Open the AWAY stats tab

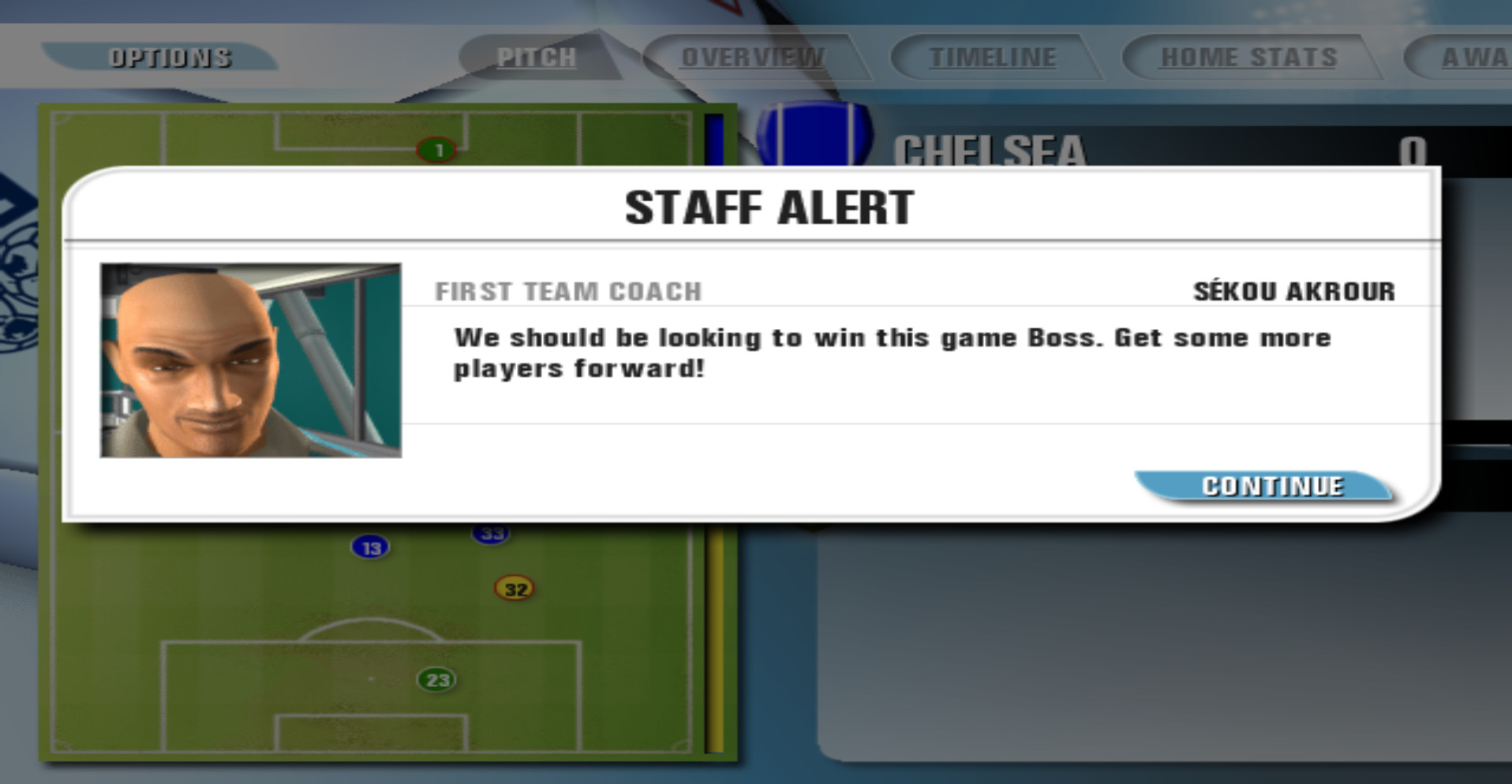[1476, 56]
